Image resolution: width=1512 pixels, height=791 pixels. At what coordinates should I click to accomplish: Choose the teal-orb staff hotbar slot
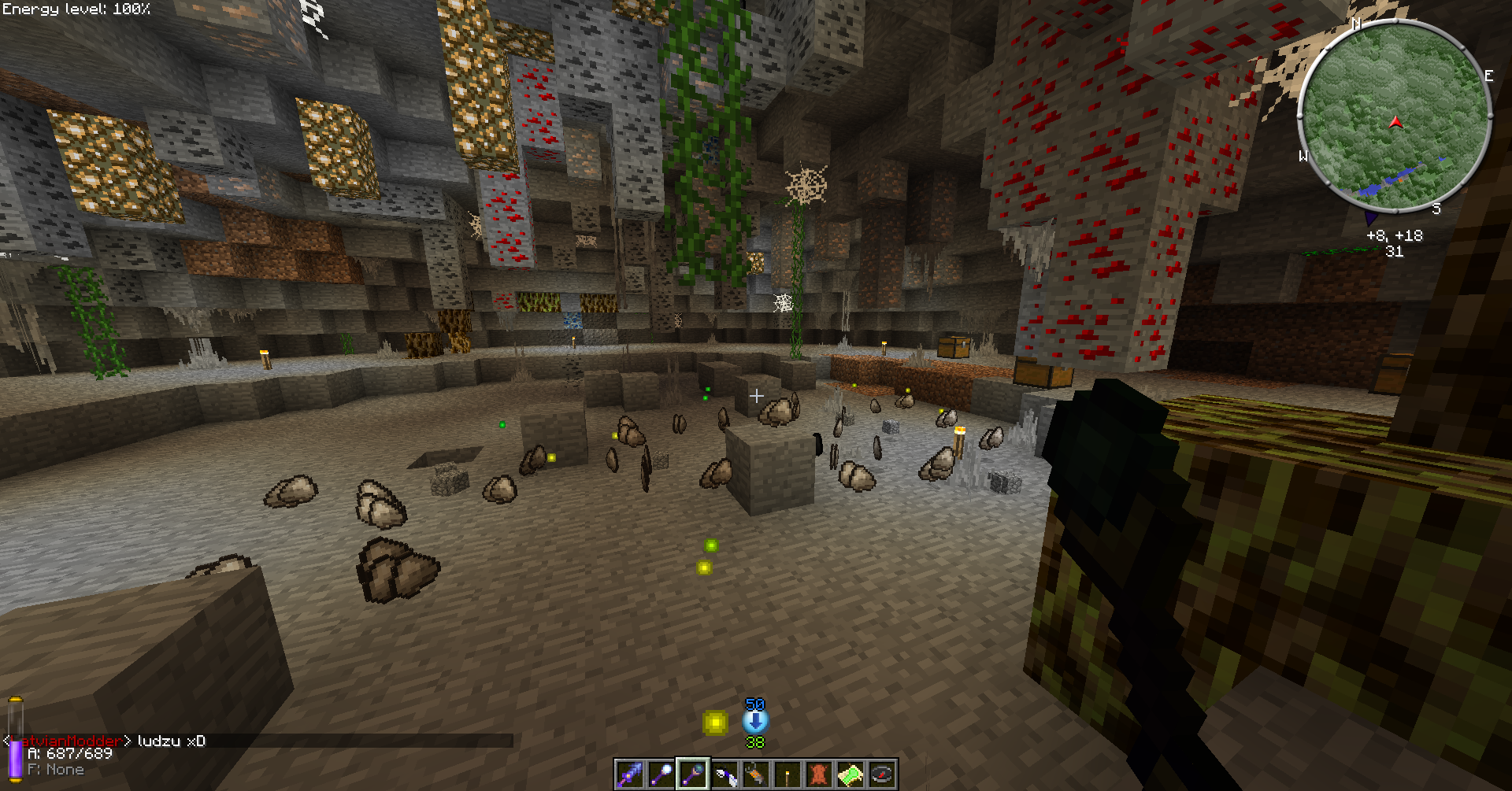click(x=693, y=775)
